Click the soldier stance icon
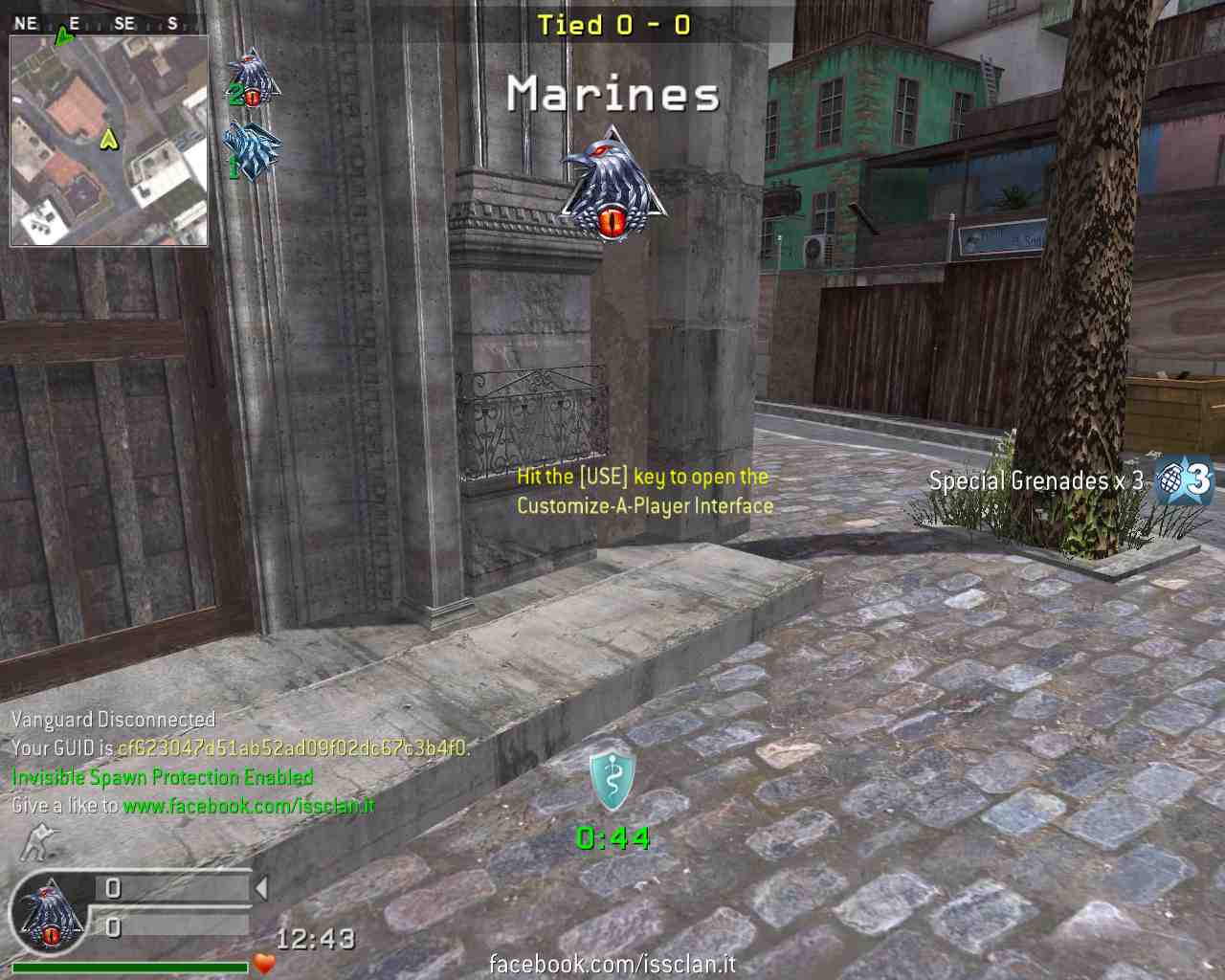 coord(39,841)
